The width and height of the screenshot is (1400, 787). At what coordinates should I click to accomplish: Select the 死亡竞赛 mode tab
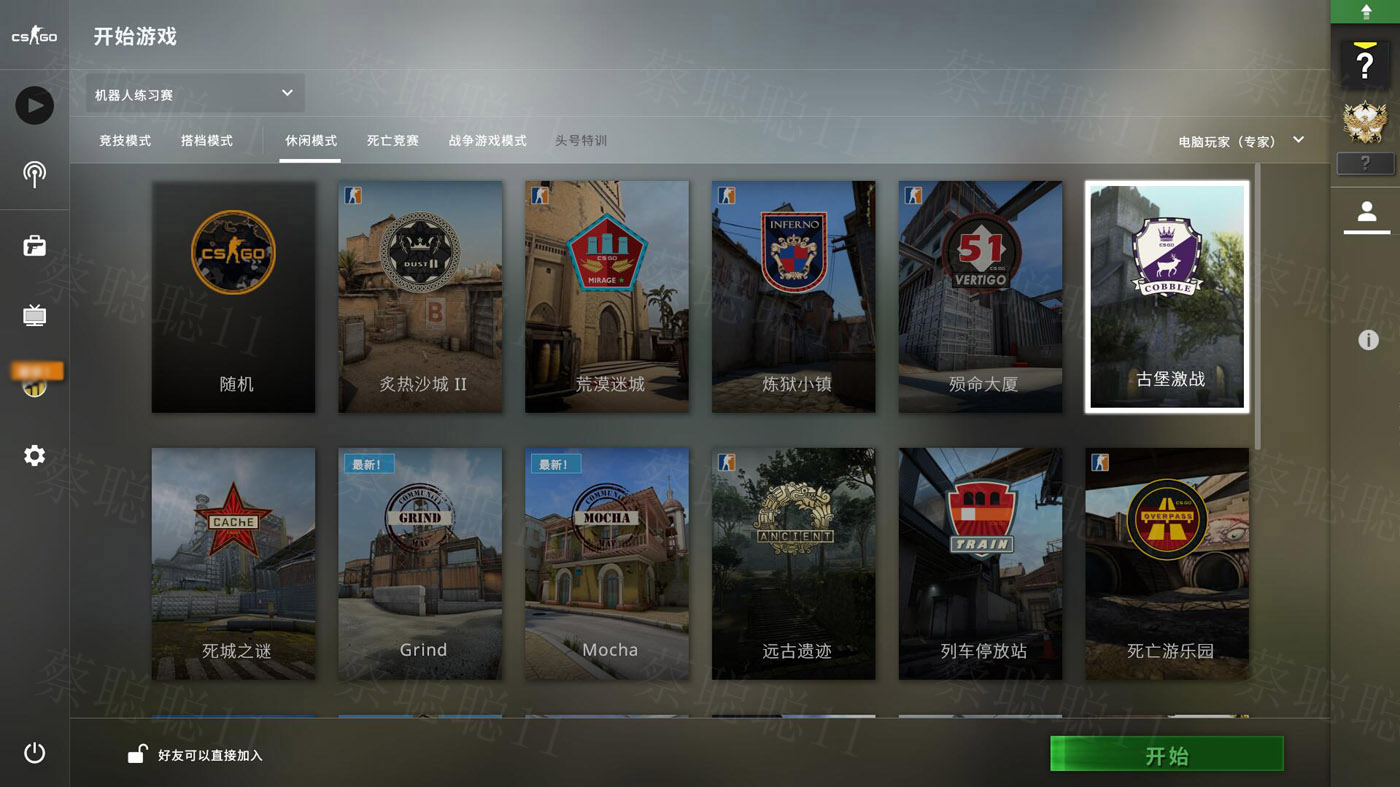[x=392, y=141]
